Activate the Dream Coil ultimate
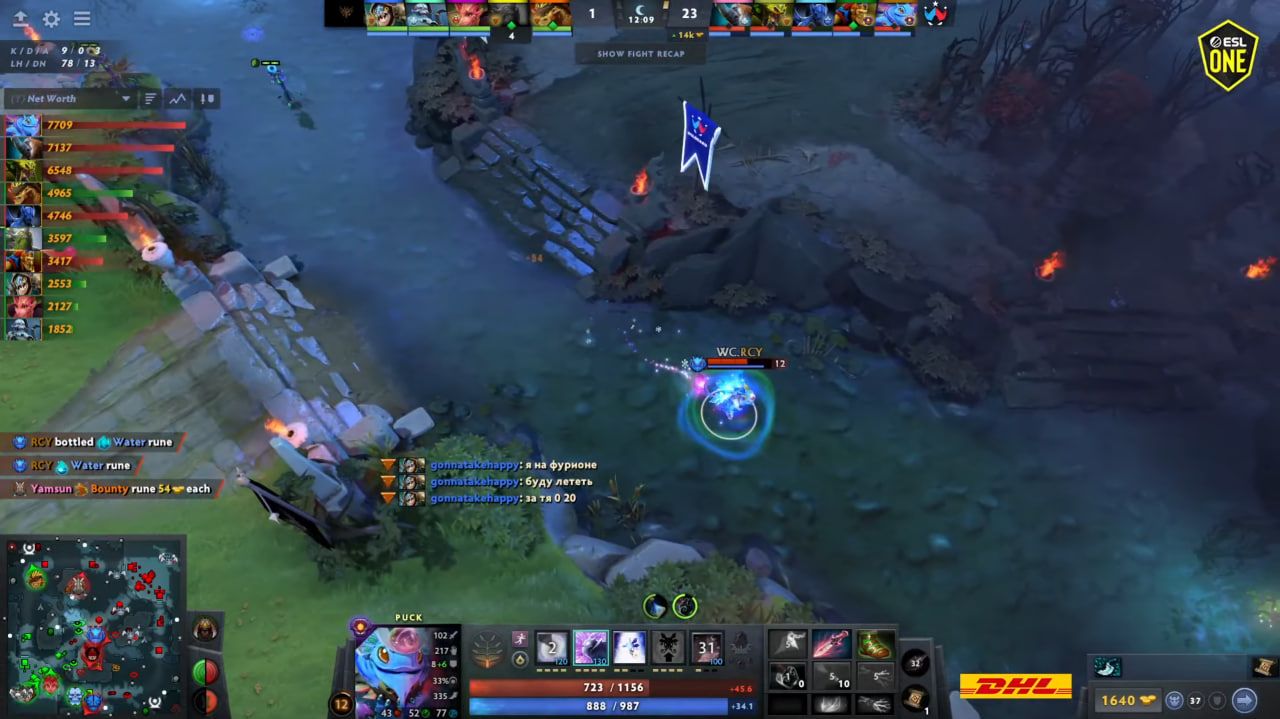 pyautogui.click(x=707, y=647)
